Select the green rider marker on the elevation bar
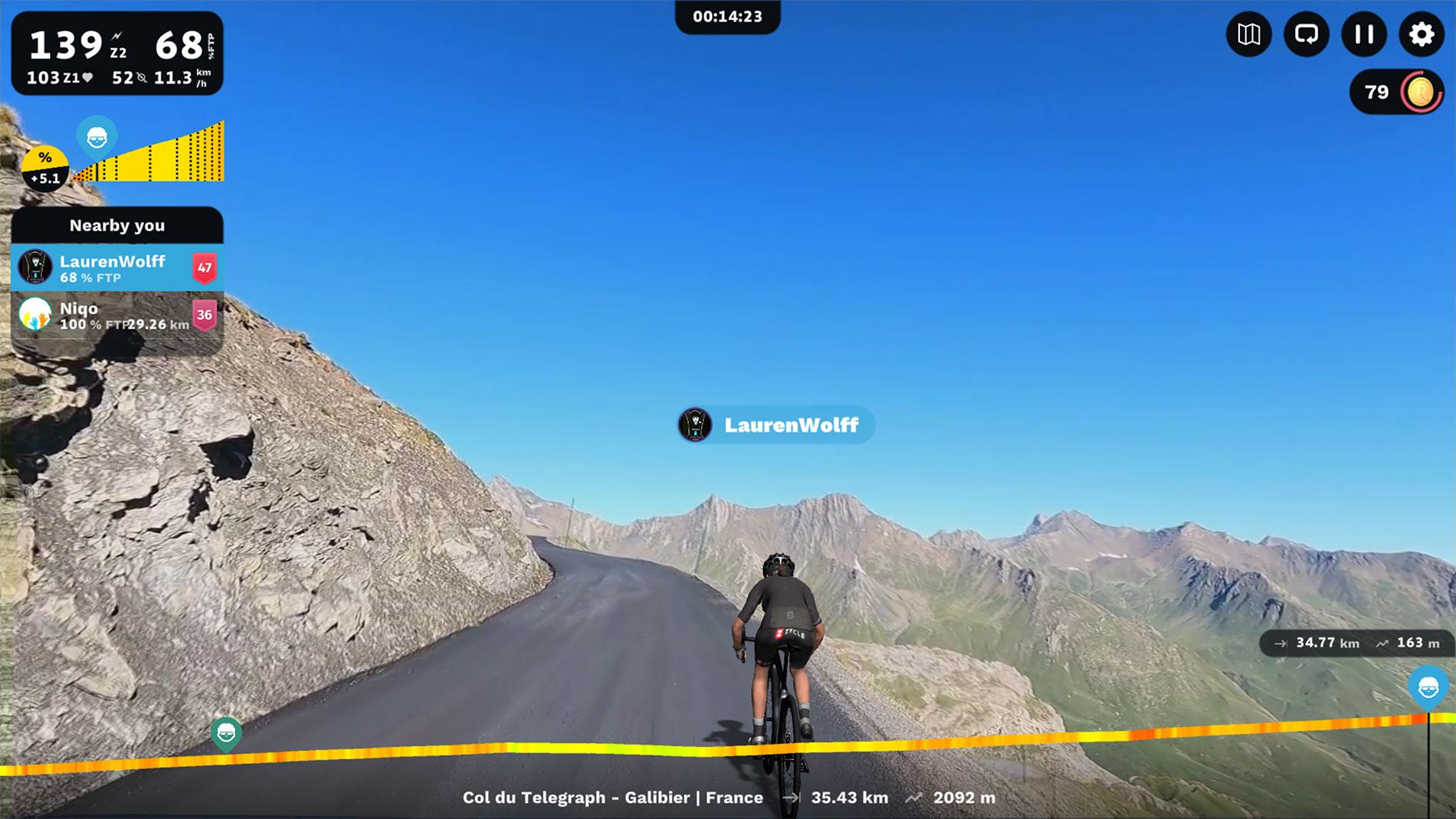The image size is (1456, 819). click(x=226, y=733)
